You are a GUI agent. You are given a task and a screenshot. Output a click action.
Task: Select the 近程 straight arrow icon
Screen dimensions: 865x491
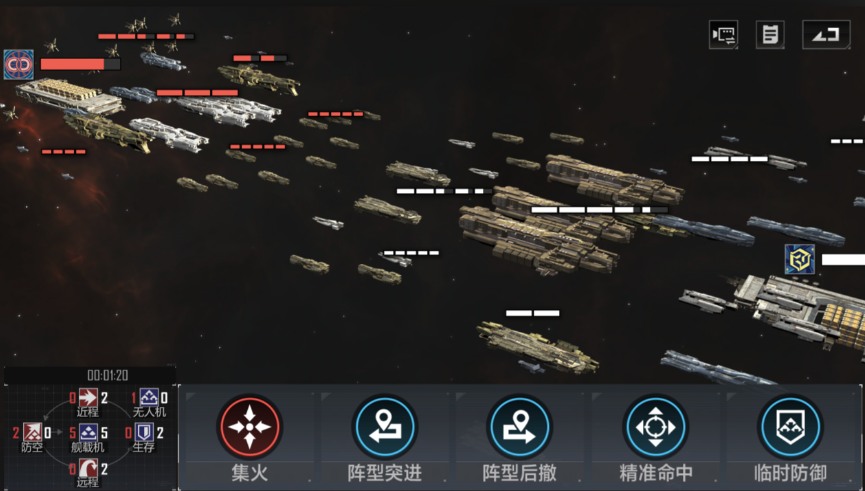(88, 398)
